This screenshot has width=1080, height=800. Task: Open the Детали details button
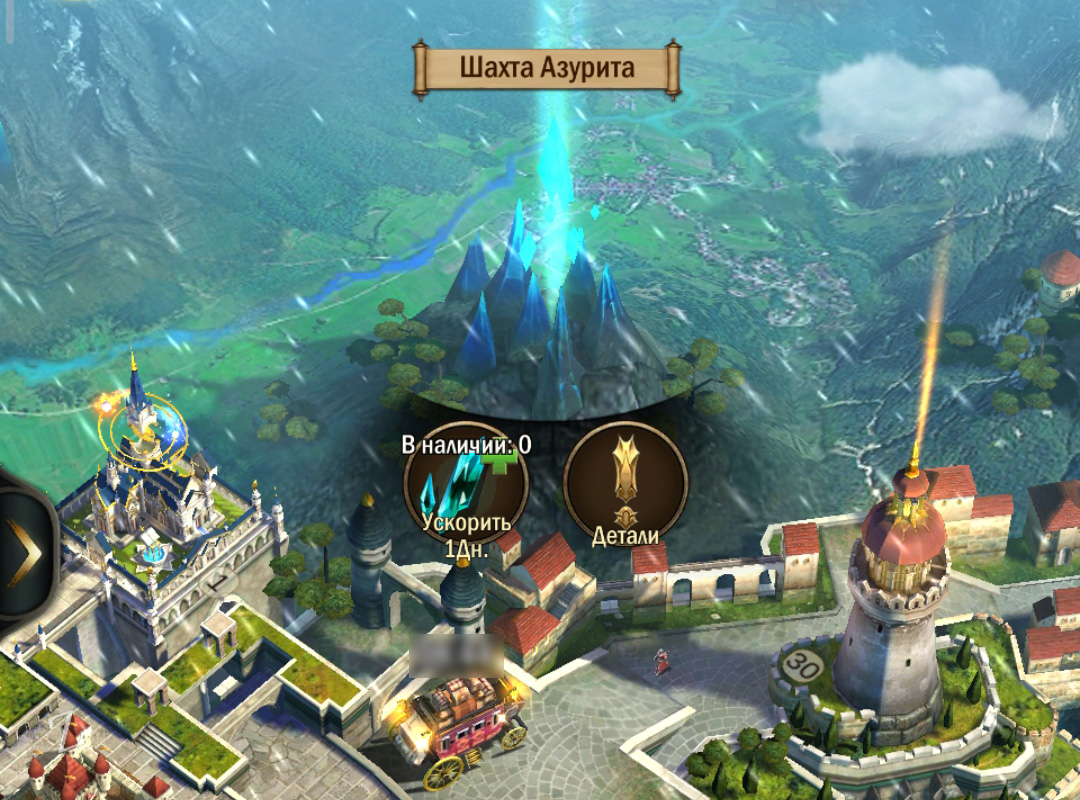(x=625, y=485)
